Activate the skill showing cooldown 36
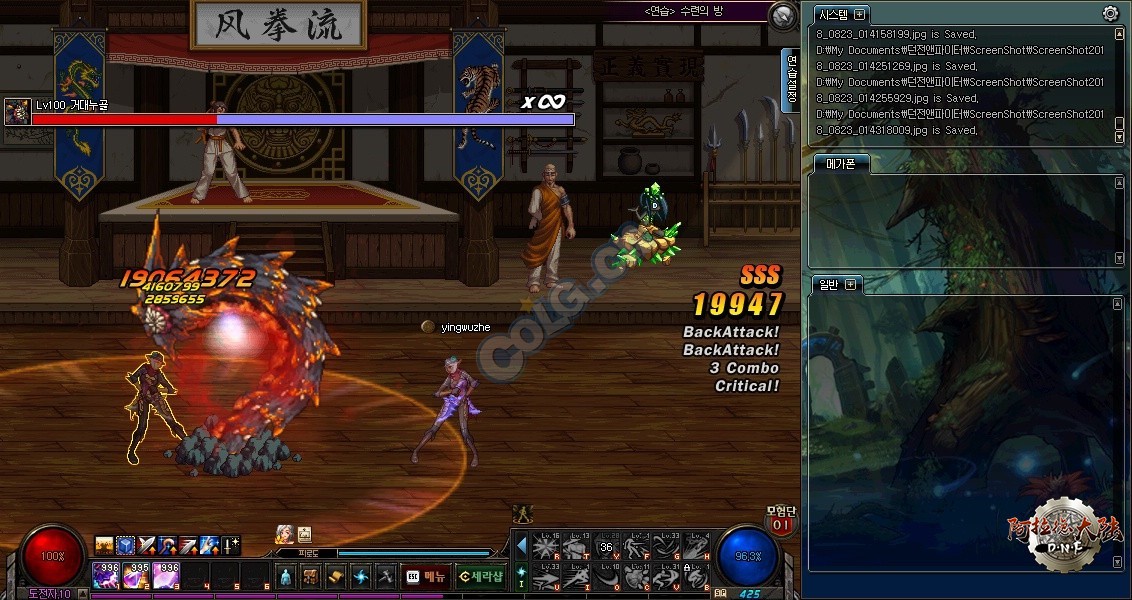1132x600 pixels. [606, 547]
